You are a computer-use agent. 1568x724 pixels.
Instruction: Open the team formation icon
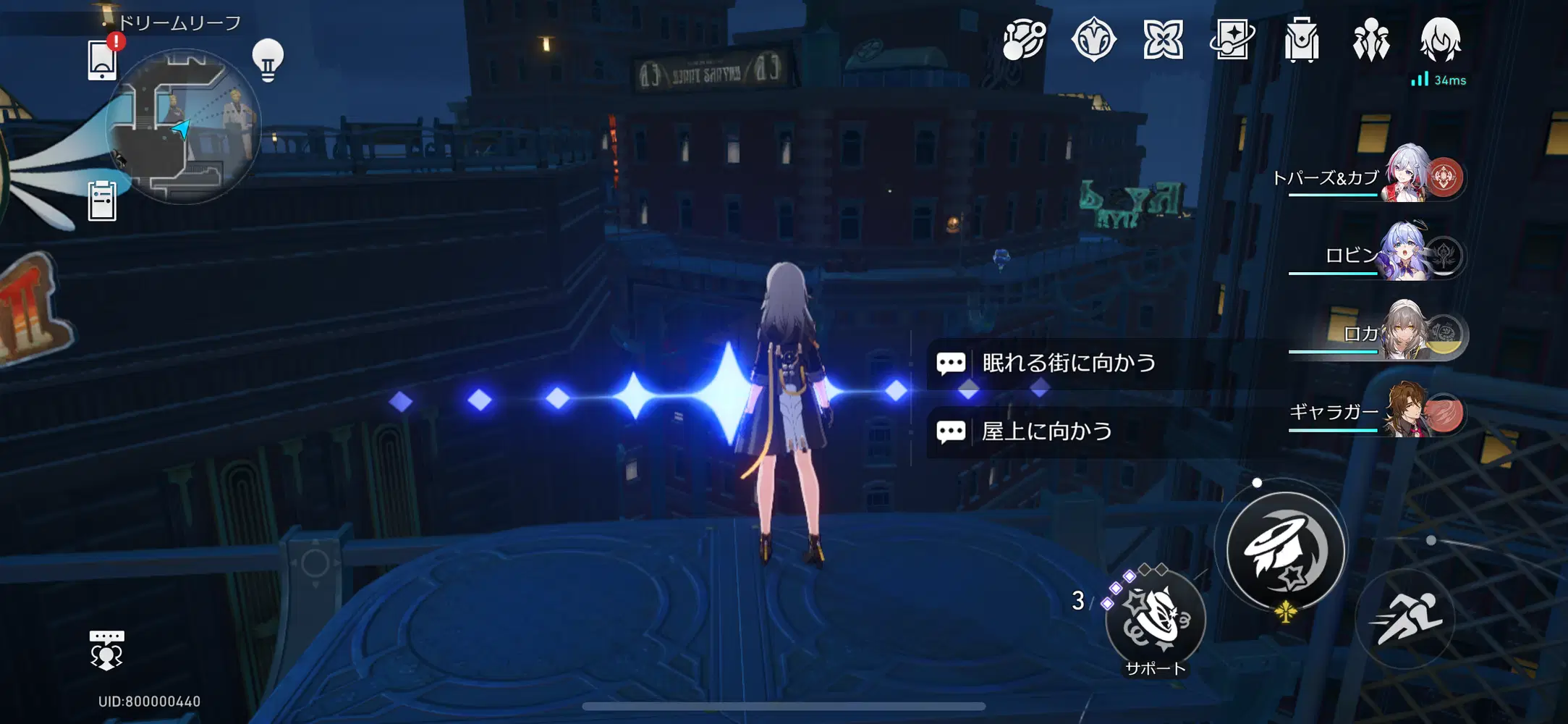(x=1371, y=41)
